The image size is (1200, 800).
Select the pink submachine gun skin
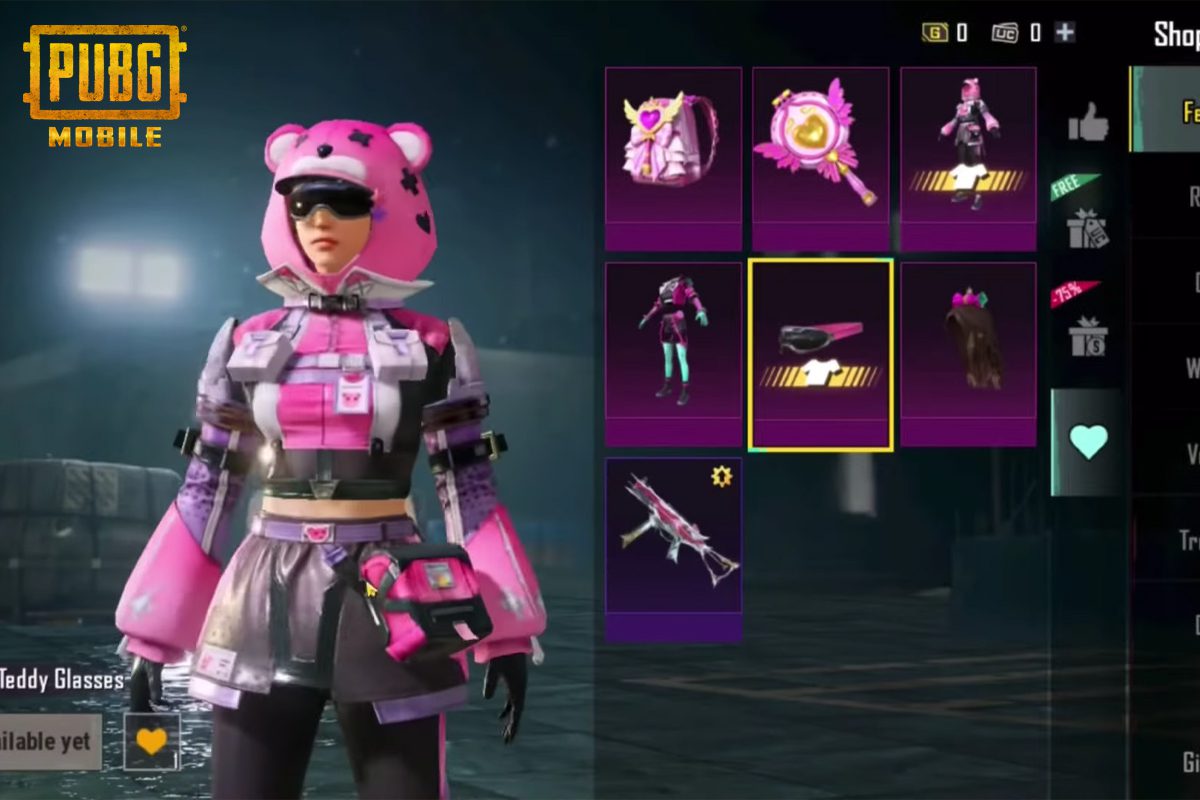pos(673,548)
